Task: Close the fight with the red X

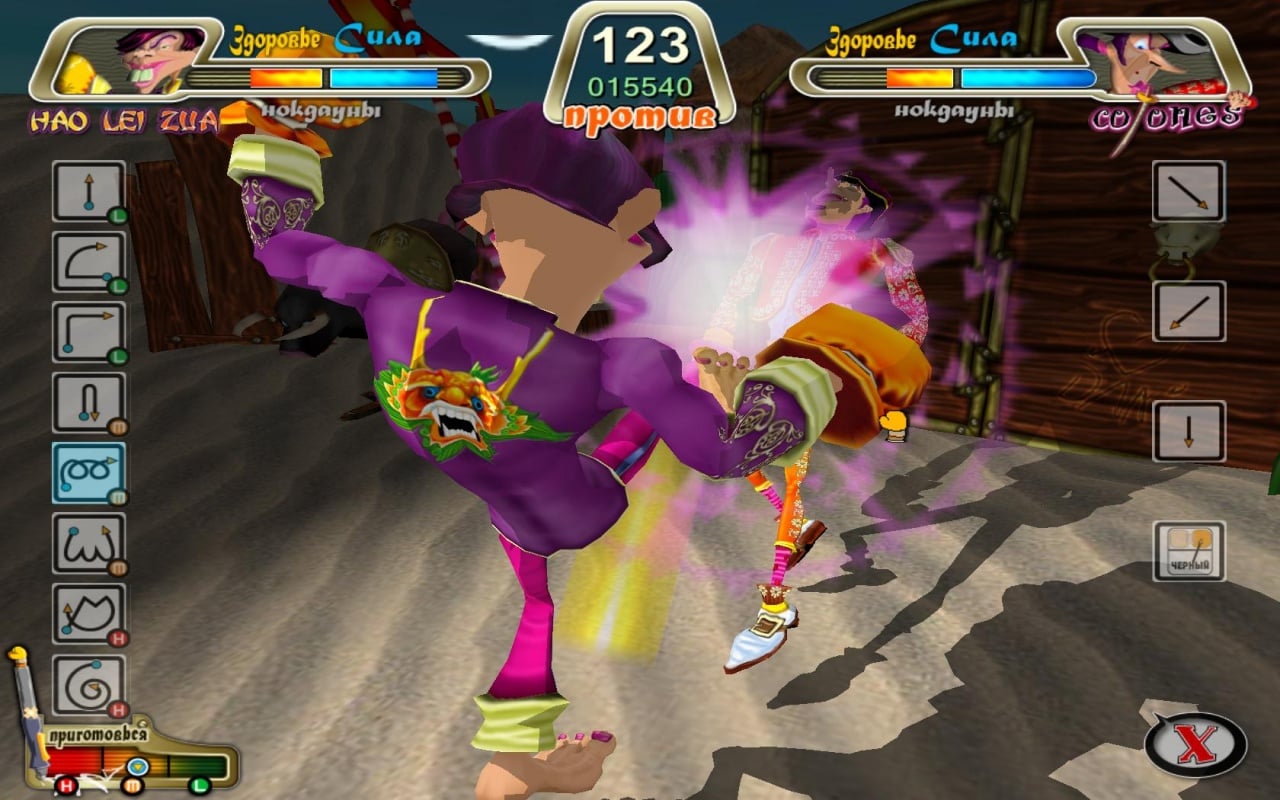Action: click(x=1195, y=745)
